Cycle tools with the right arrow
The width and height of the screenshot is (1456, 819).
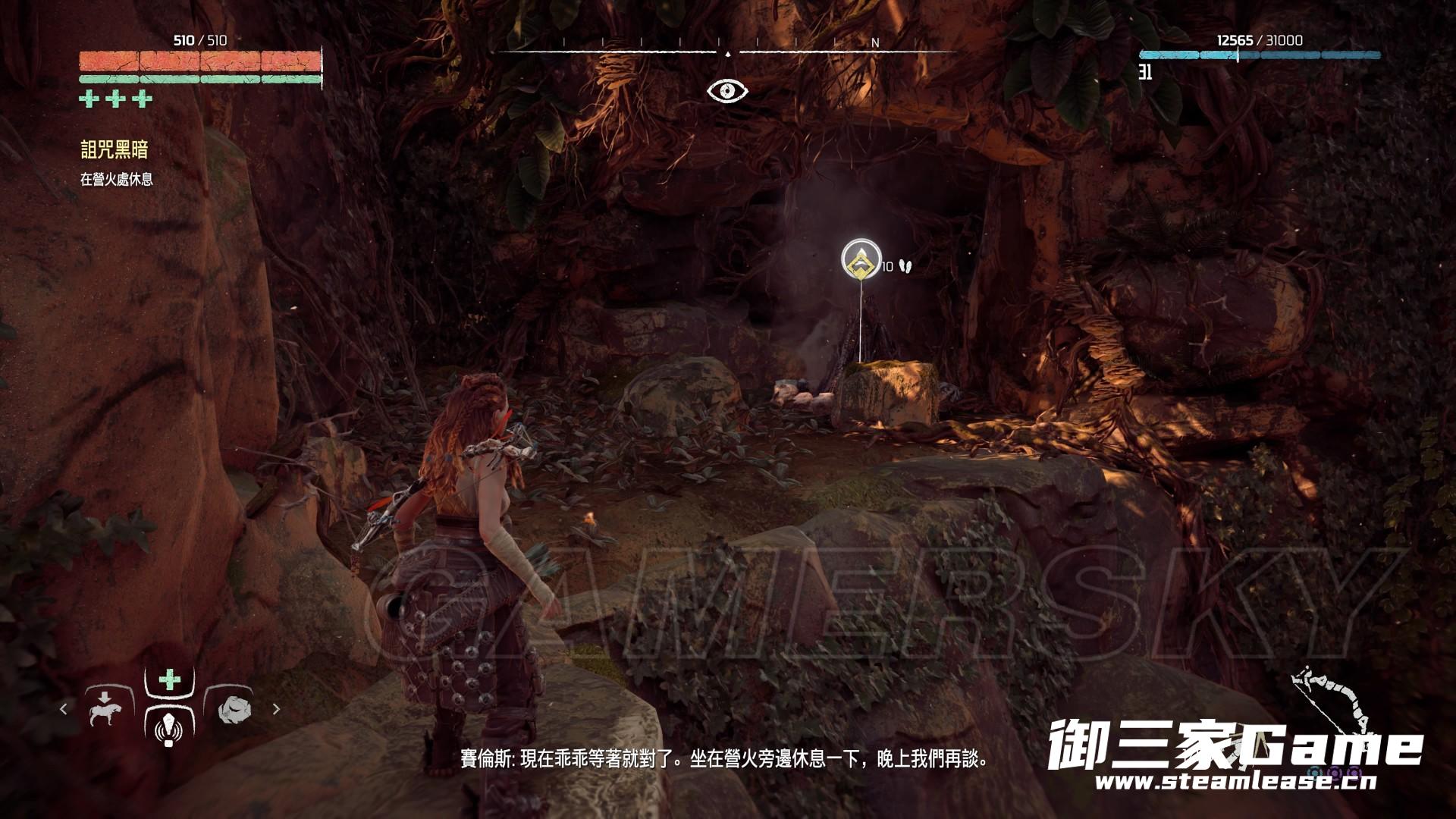276,709
